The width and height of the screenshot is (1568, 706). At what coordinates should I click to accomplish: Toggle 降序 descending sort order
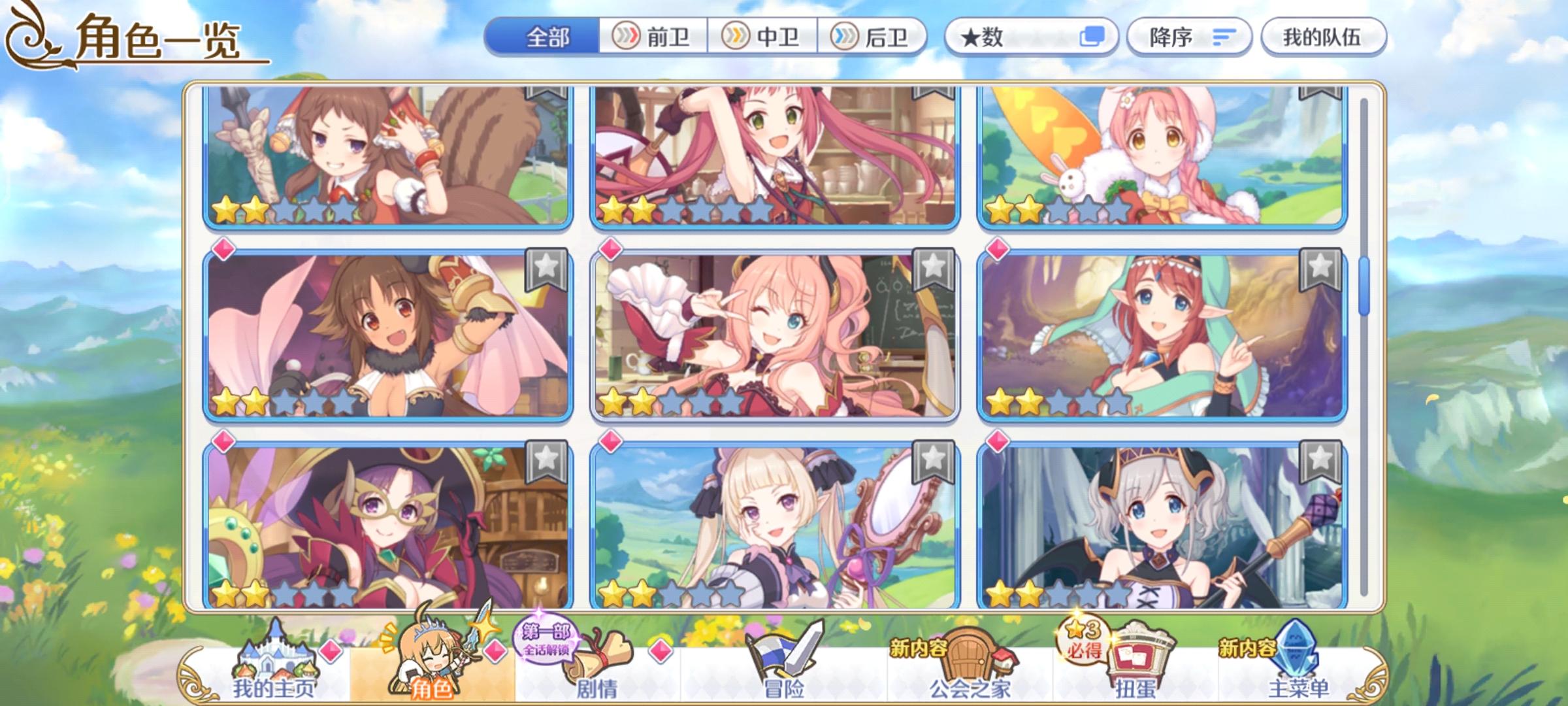pyautogui.click(x=1188, y=37)
